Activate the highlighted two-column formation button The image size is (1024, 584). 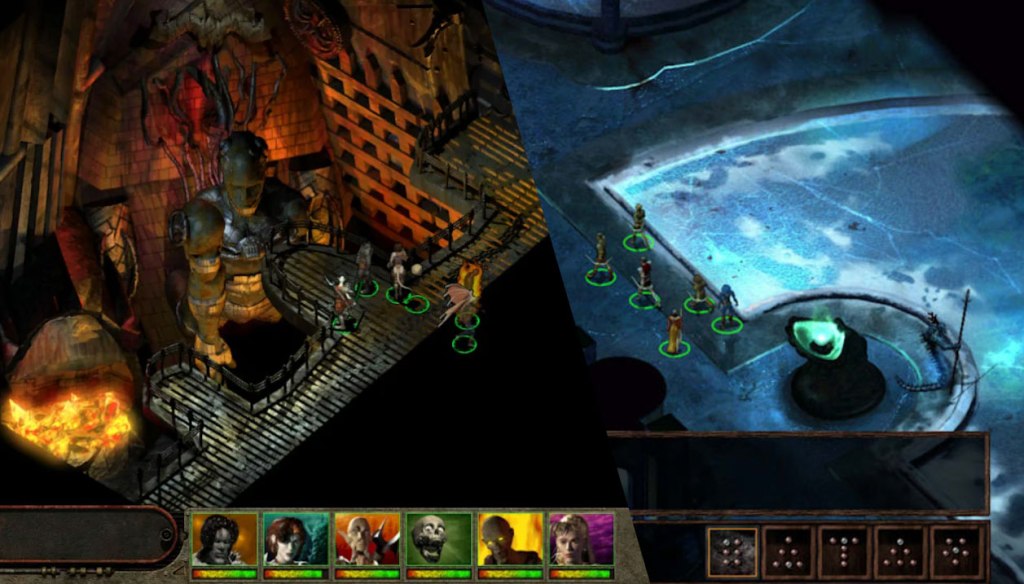click(733, 552)
